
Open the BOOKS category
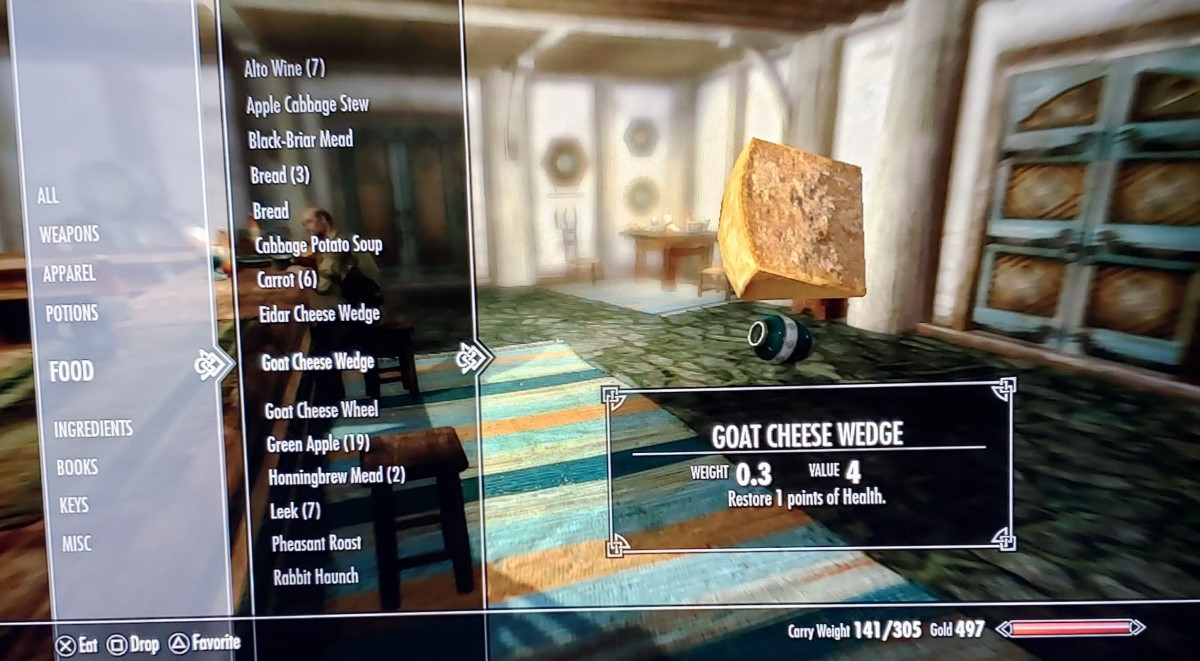point(76,467)
